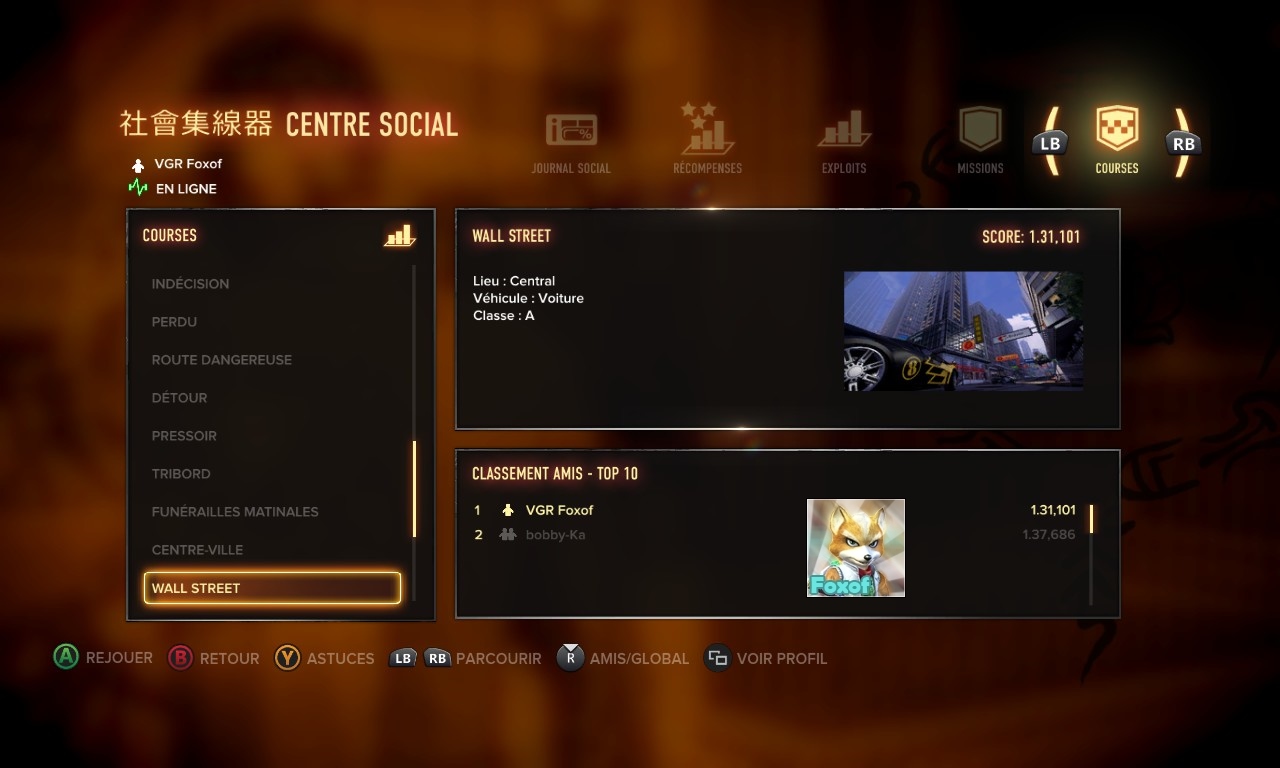Select the Perdu race entry
Image resolution: width=1280 pixels, height=768 pixels.
coord(174,322)
